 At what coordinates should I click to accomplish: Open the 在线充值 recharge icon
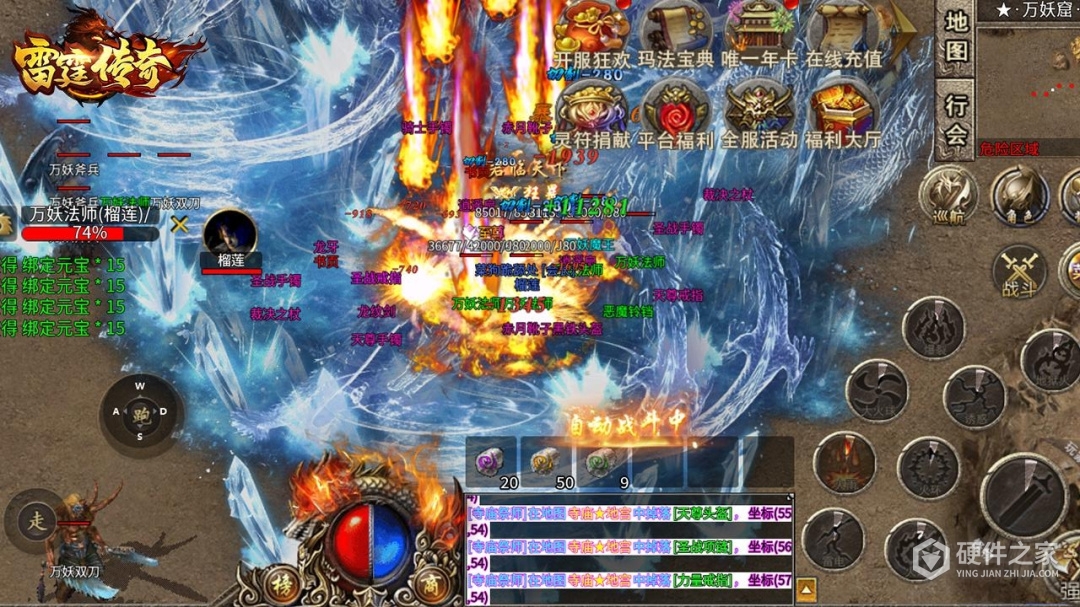[x=845, y=30]
